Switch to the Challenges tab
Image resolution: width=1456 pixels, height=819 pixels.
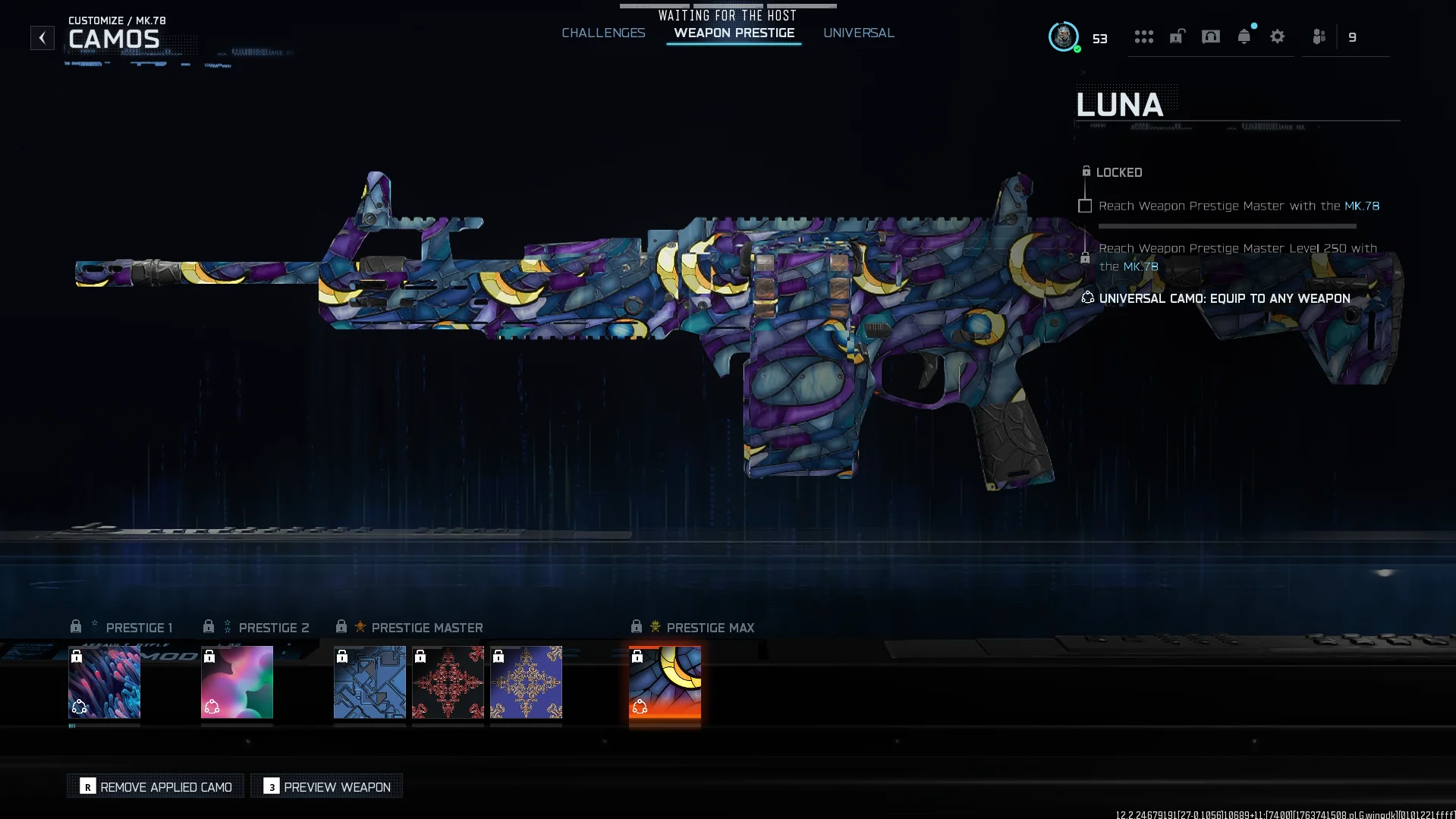click(x=603, y=33)
